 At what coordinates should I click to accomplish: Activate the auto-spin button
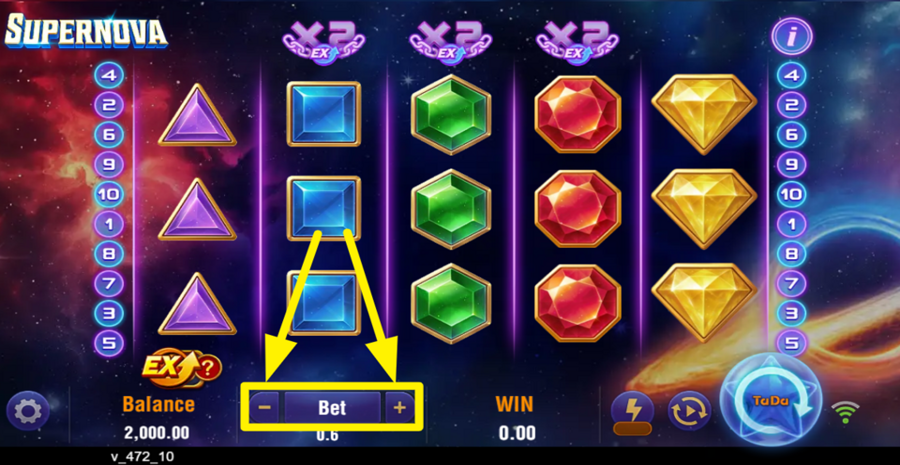coord(690,409)
